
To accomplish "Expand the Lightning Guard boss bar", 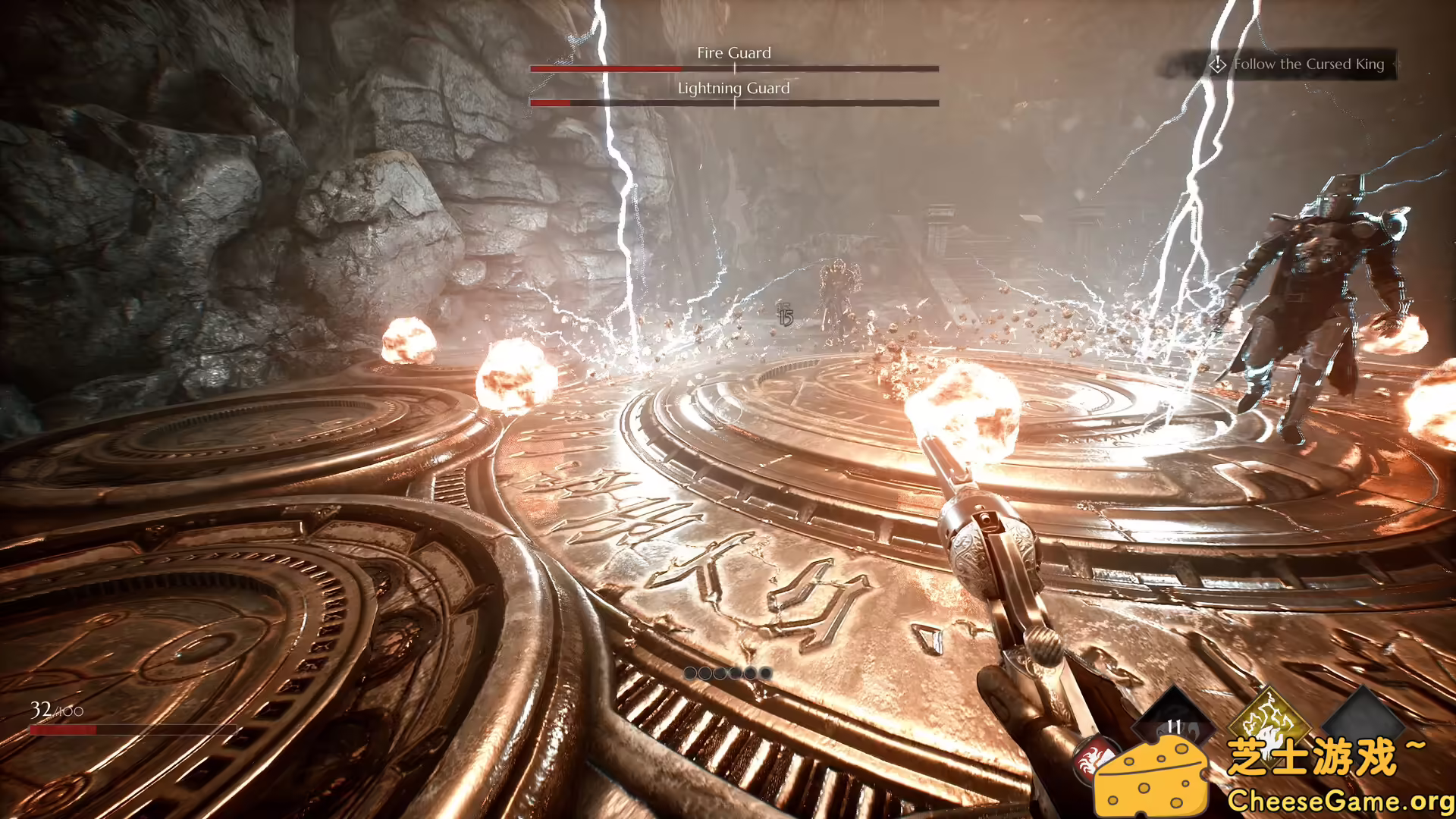I will pos(734,104).
